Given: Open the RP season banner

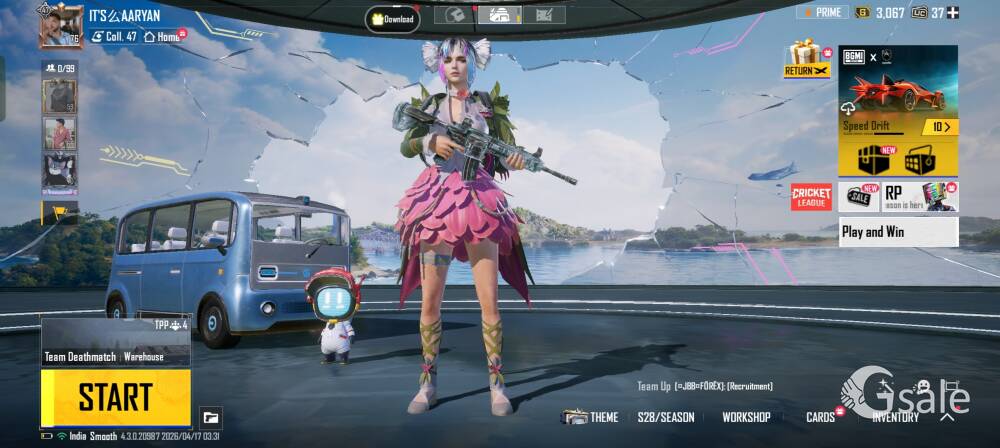Looking at the screenshot, I should [x=919, y=196].
